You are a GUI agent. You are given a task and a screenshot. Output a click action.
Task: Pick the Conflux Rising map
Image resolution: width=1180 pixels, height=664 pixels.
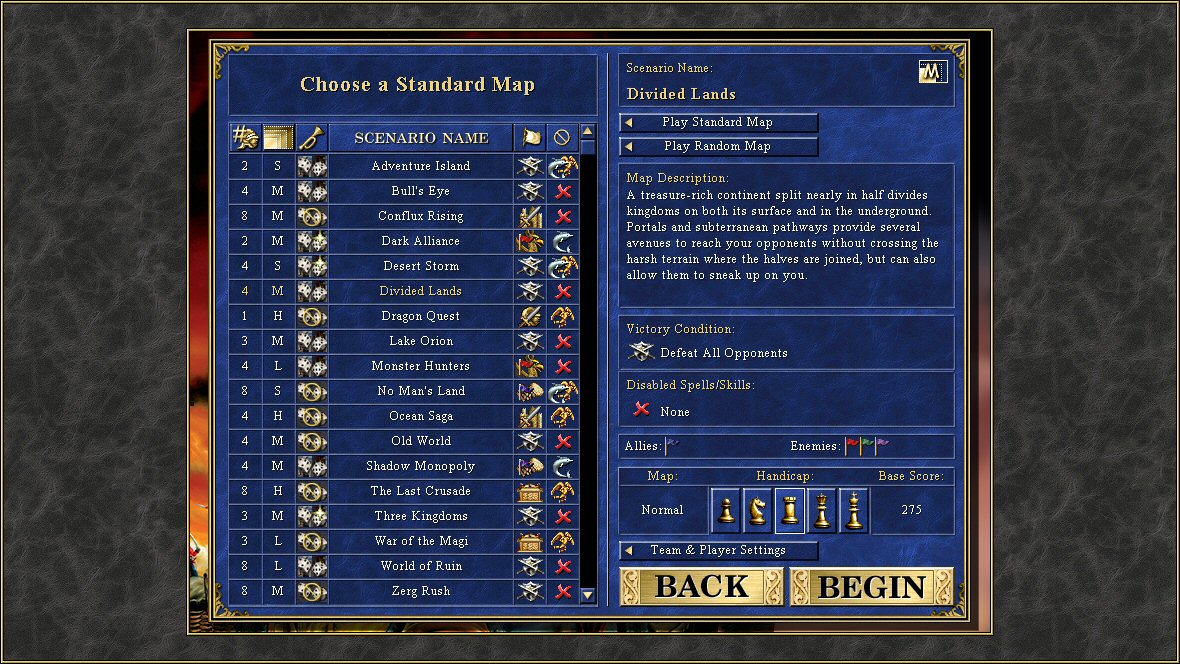(x=420, y=216)
